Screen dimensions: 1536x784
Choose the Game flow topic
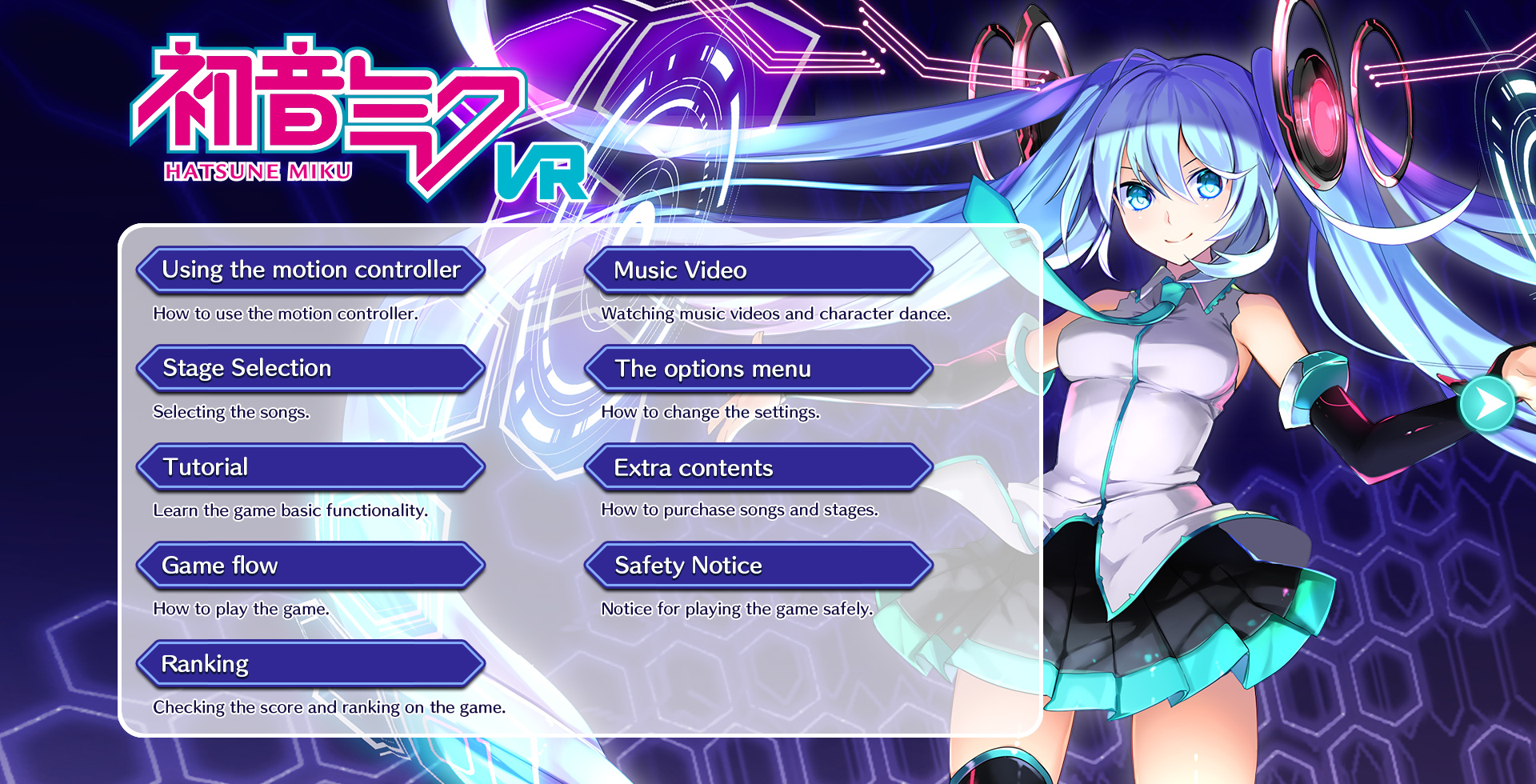click(x=310, y=566)
